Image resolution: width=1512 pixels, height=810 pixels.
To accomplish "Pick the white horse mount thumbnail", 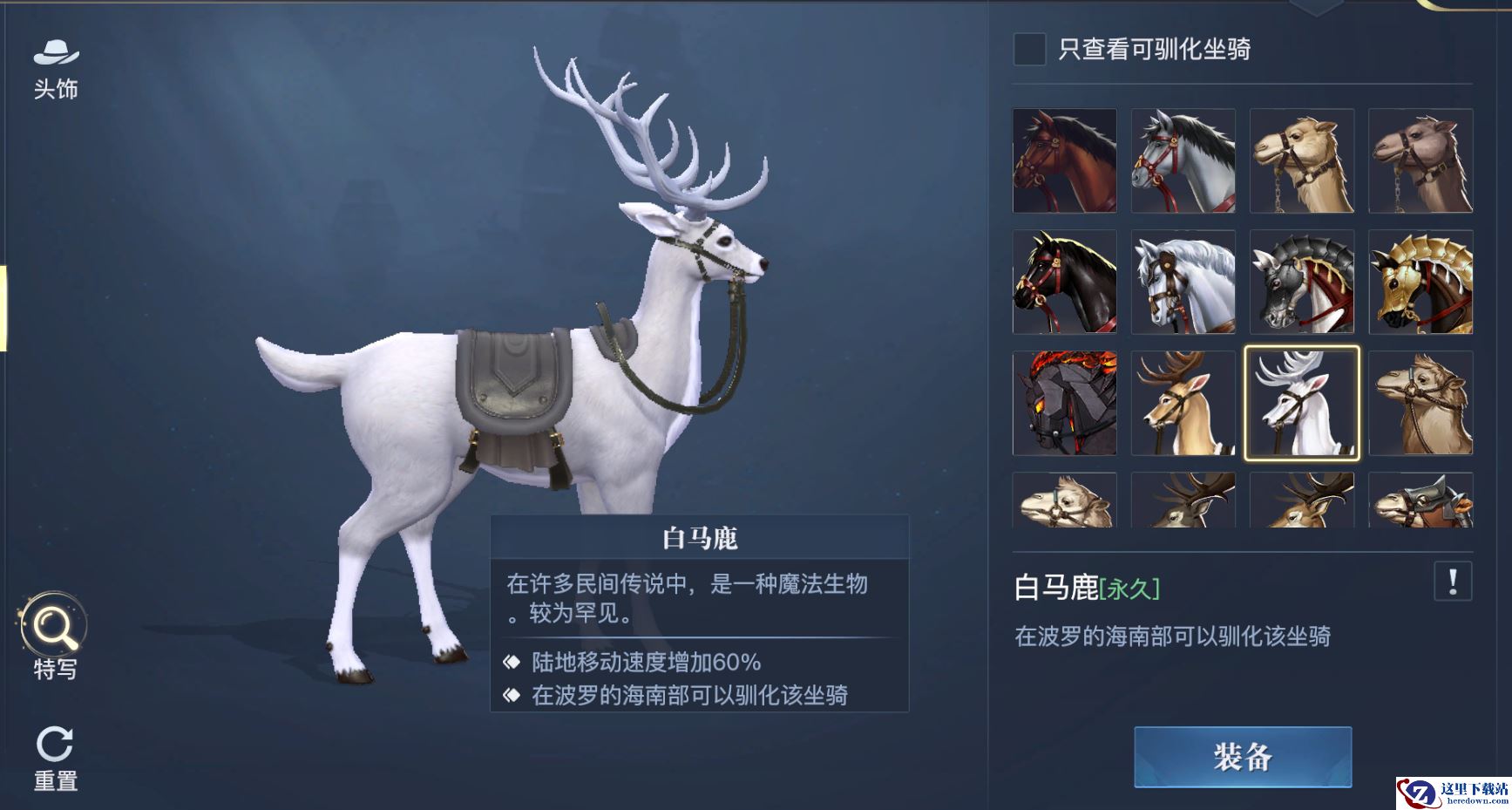I will 1183,282.
